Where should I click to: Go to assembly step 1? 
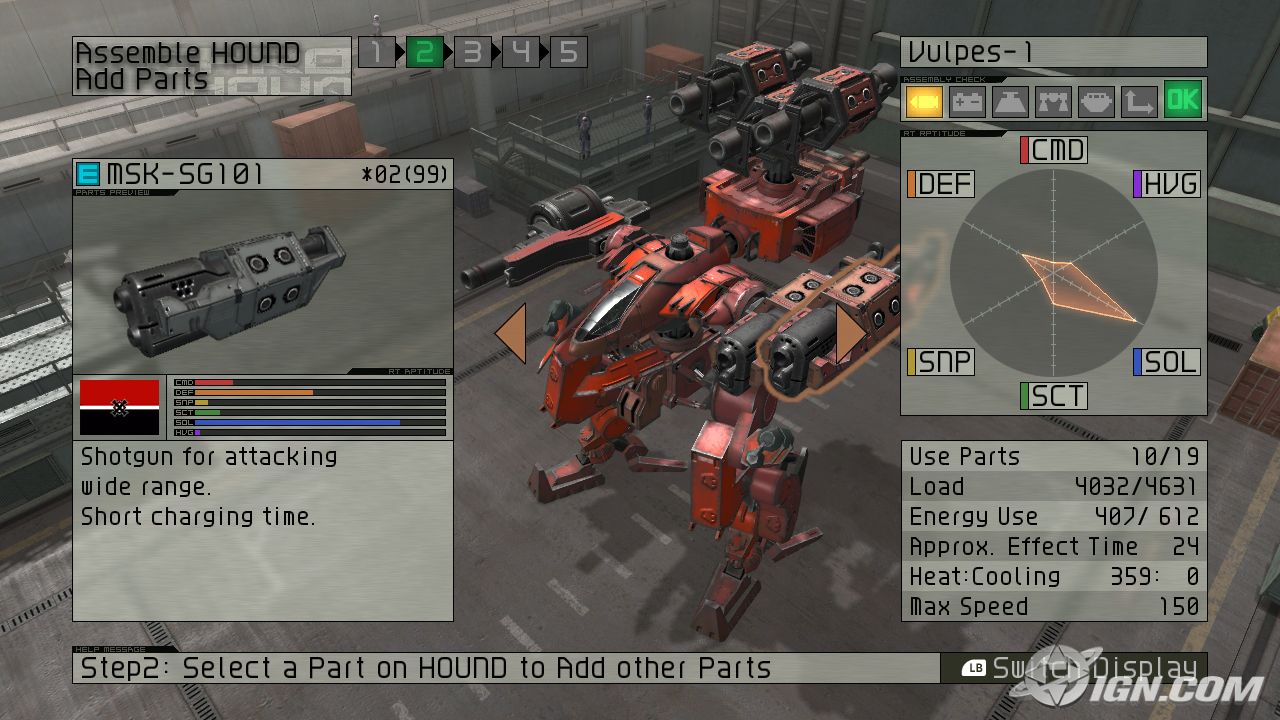point(376,52)
